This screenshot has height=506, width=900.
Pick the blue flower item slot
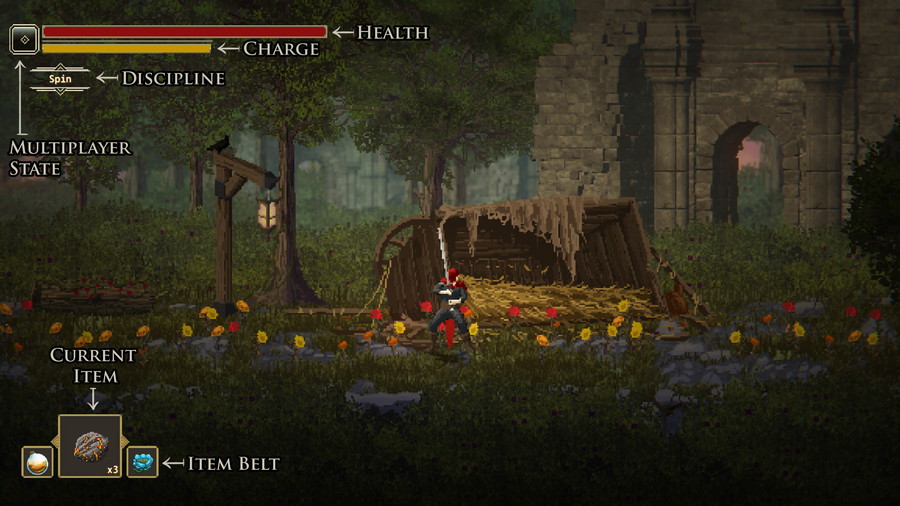pyautogui.click(x=142, y=462)
